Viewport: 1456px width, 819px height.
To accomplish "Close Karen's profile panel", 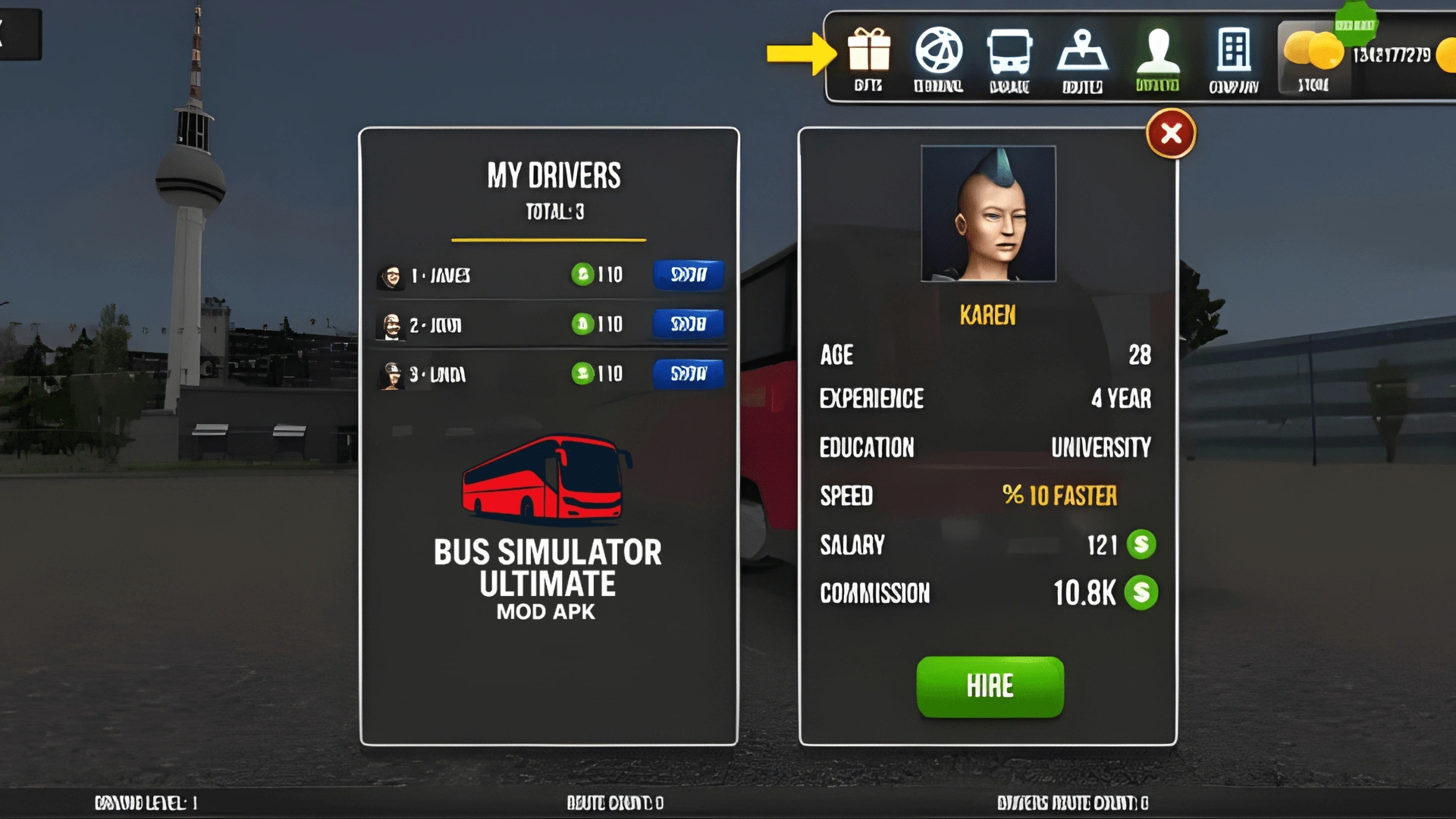I will tap(1170, 133).
